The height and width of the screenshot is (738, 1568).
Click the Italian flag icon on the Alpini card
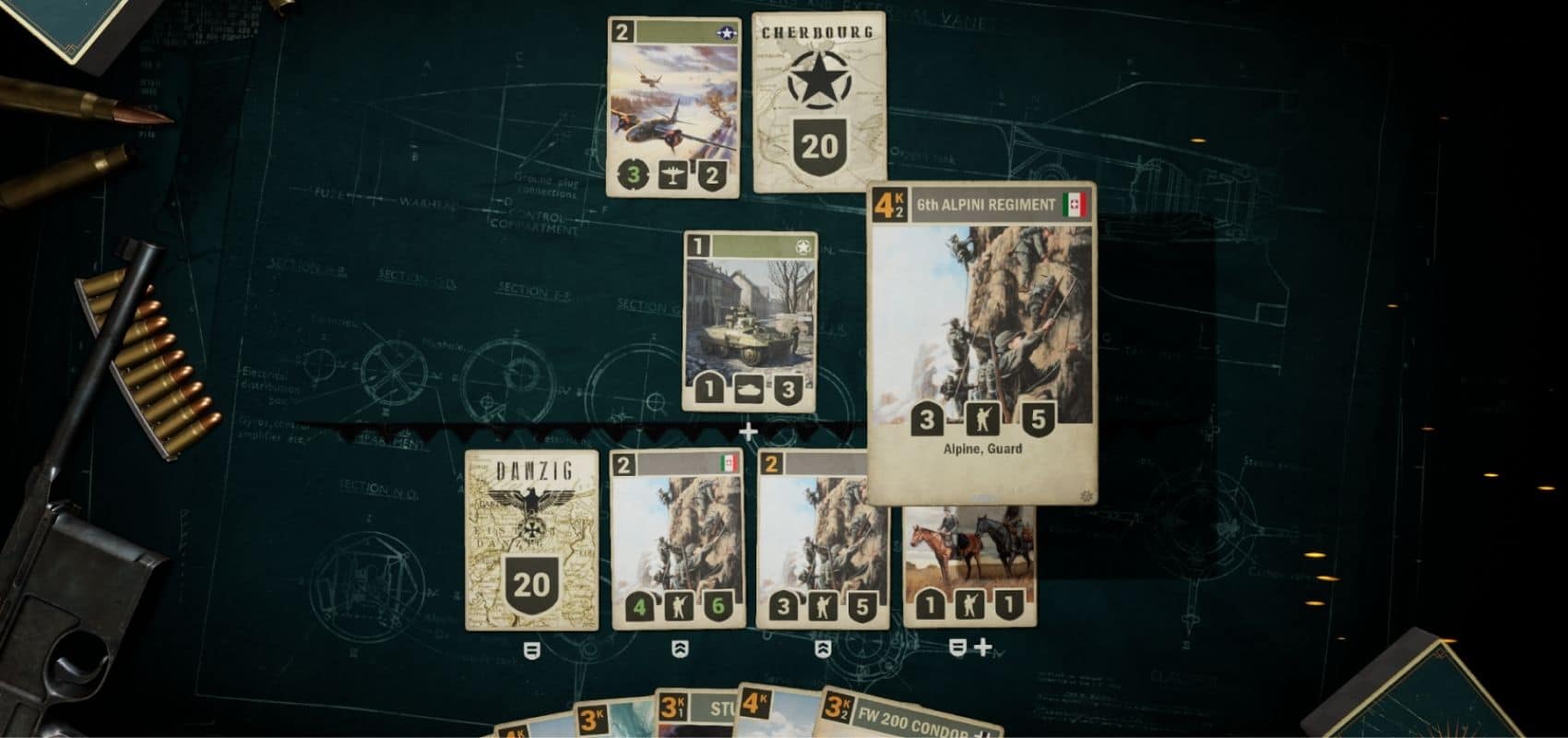coord(1075,205)
